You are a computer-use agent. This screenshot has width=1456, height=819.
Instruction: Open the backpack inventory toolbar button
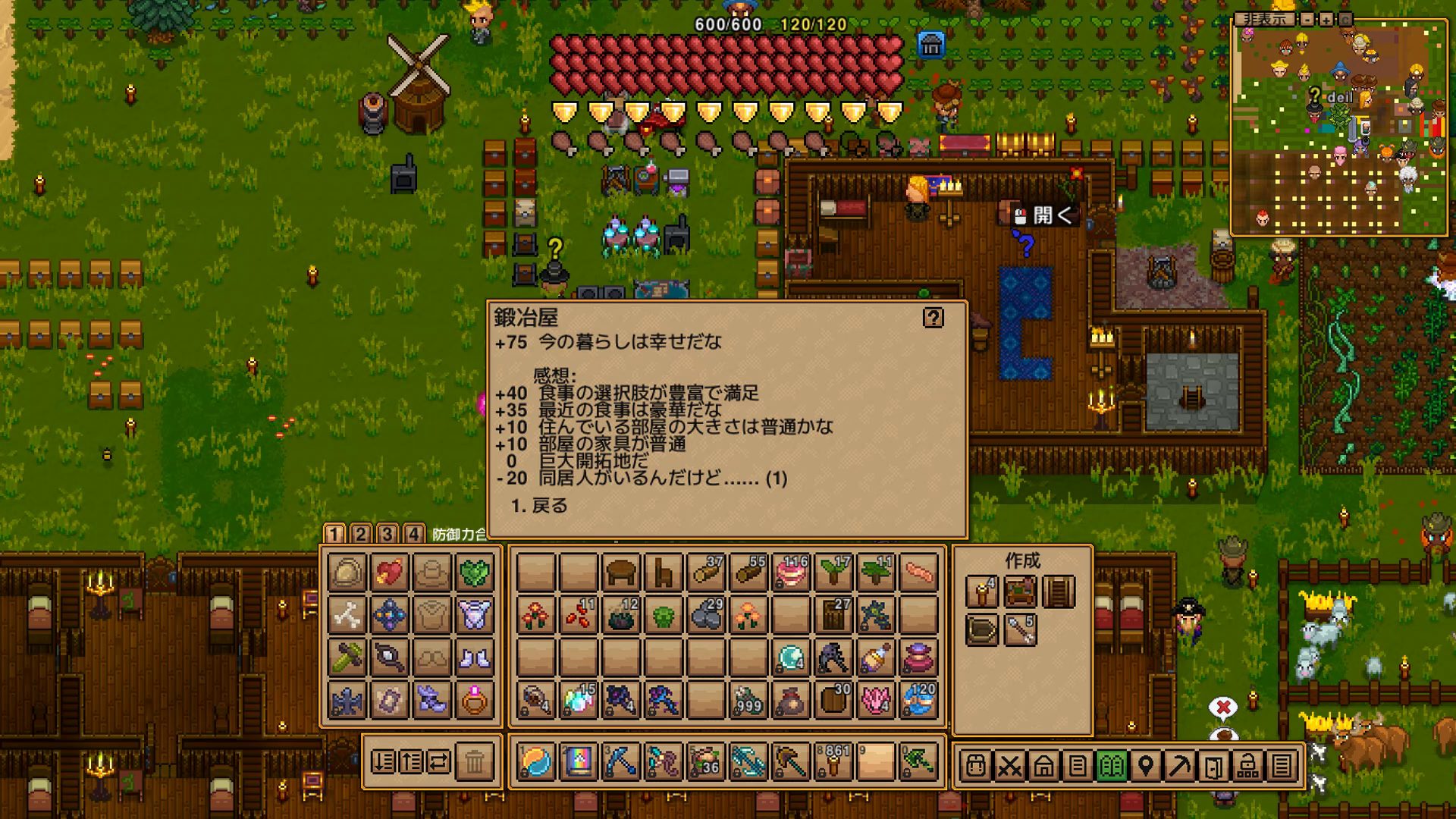point(975,766)
